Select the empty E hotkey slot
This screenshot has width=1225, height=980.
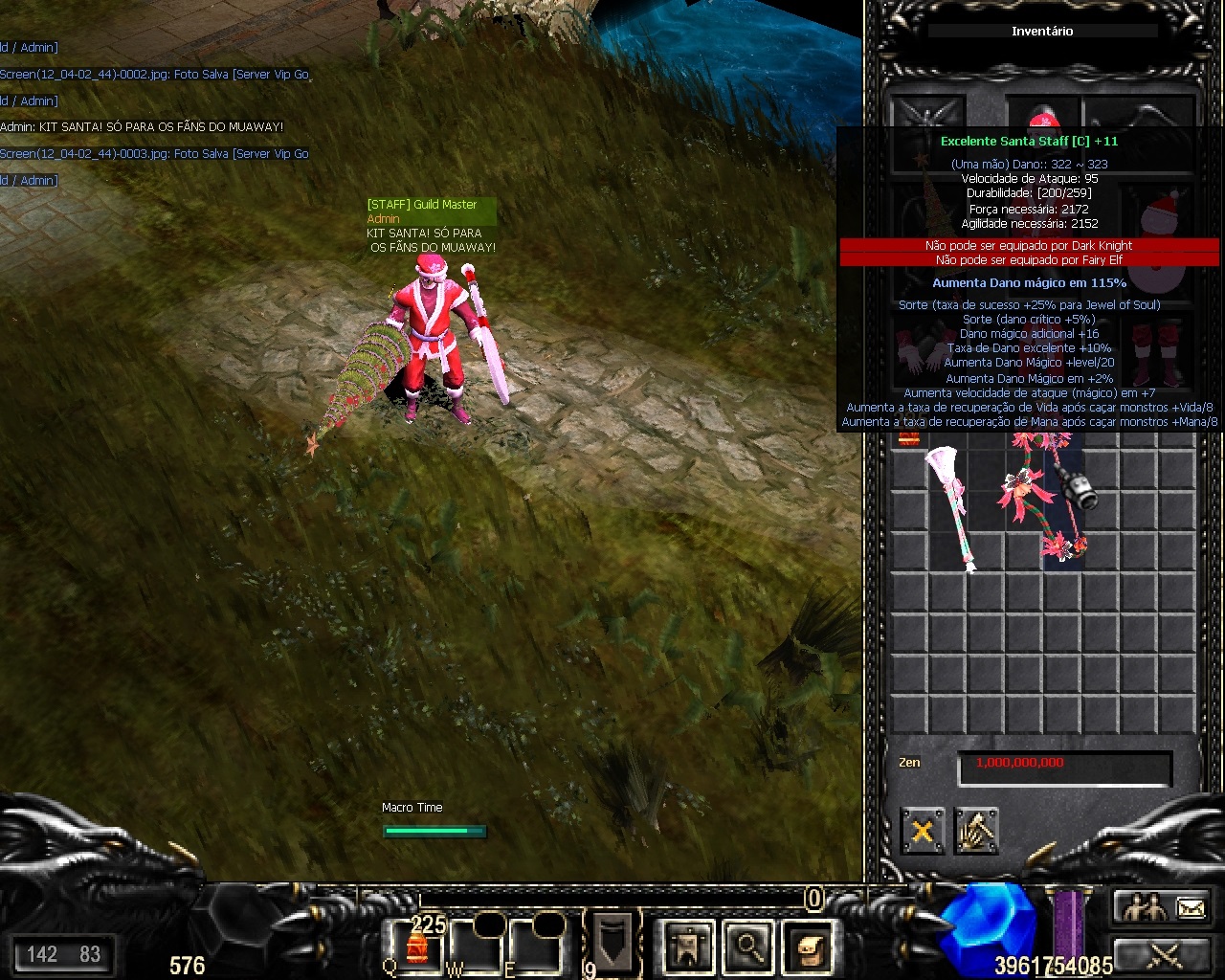click(x=537, y=947)
